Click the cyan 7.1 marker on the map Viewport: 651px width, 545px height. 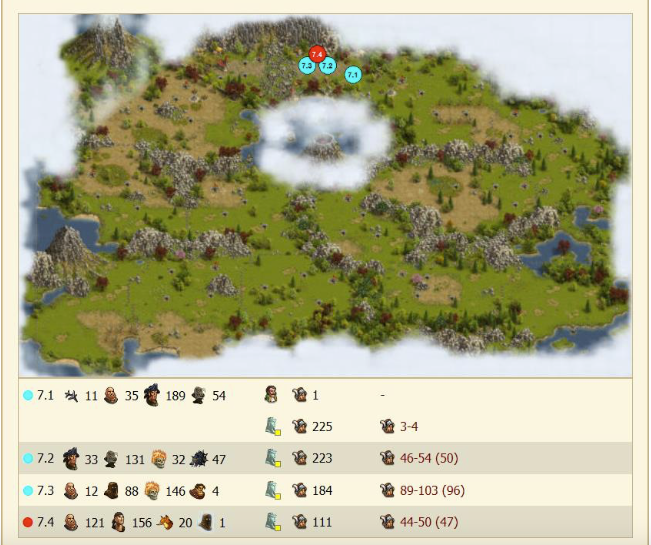point(352,74)
